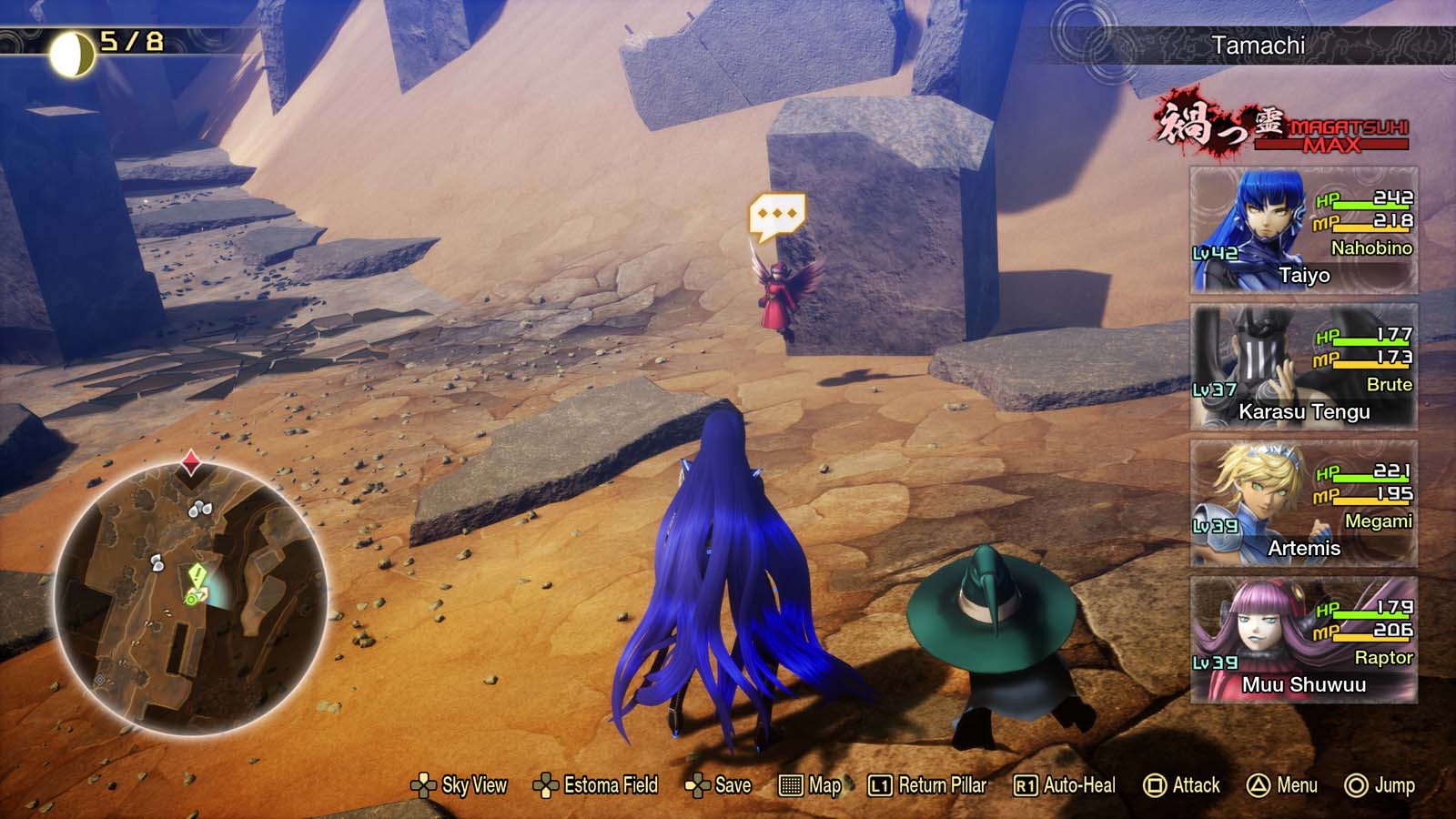Open the Map grid icon
1456x819 pixels.
[791, 784]
